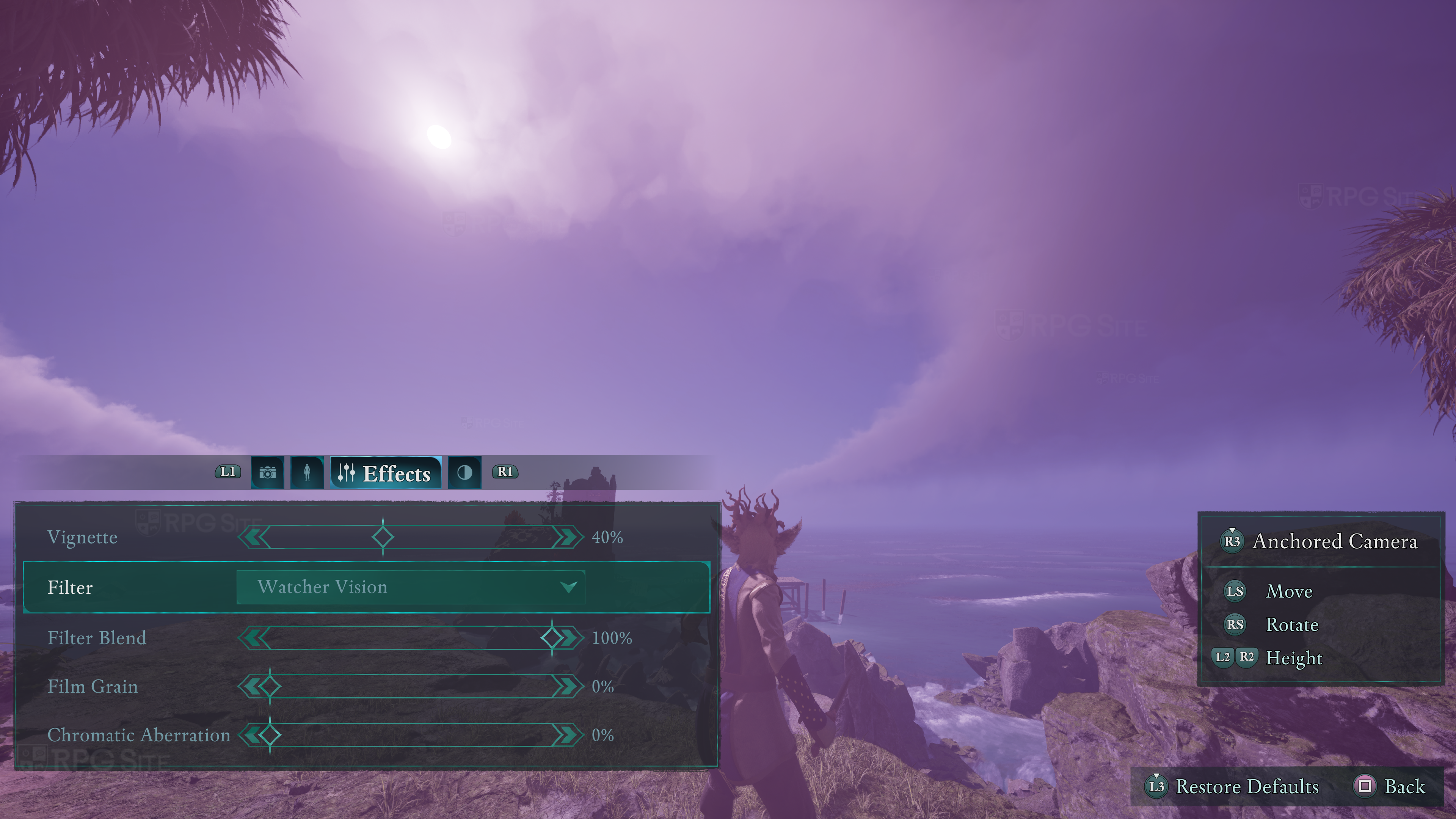This screenshot has width=1456, height=819.
Task: Raise Film Grain using right arrows
Action: [568, 686]
